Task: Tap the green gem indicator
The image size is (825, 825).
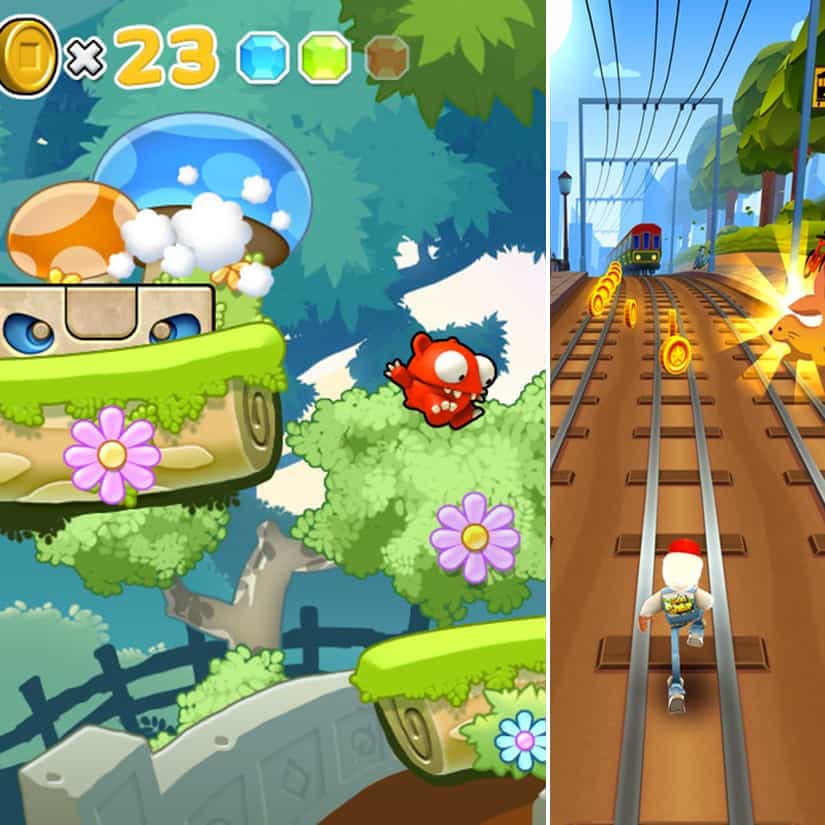Action: [325, 57]
